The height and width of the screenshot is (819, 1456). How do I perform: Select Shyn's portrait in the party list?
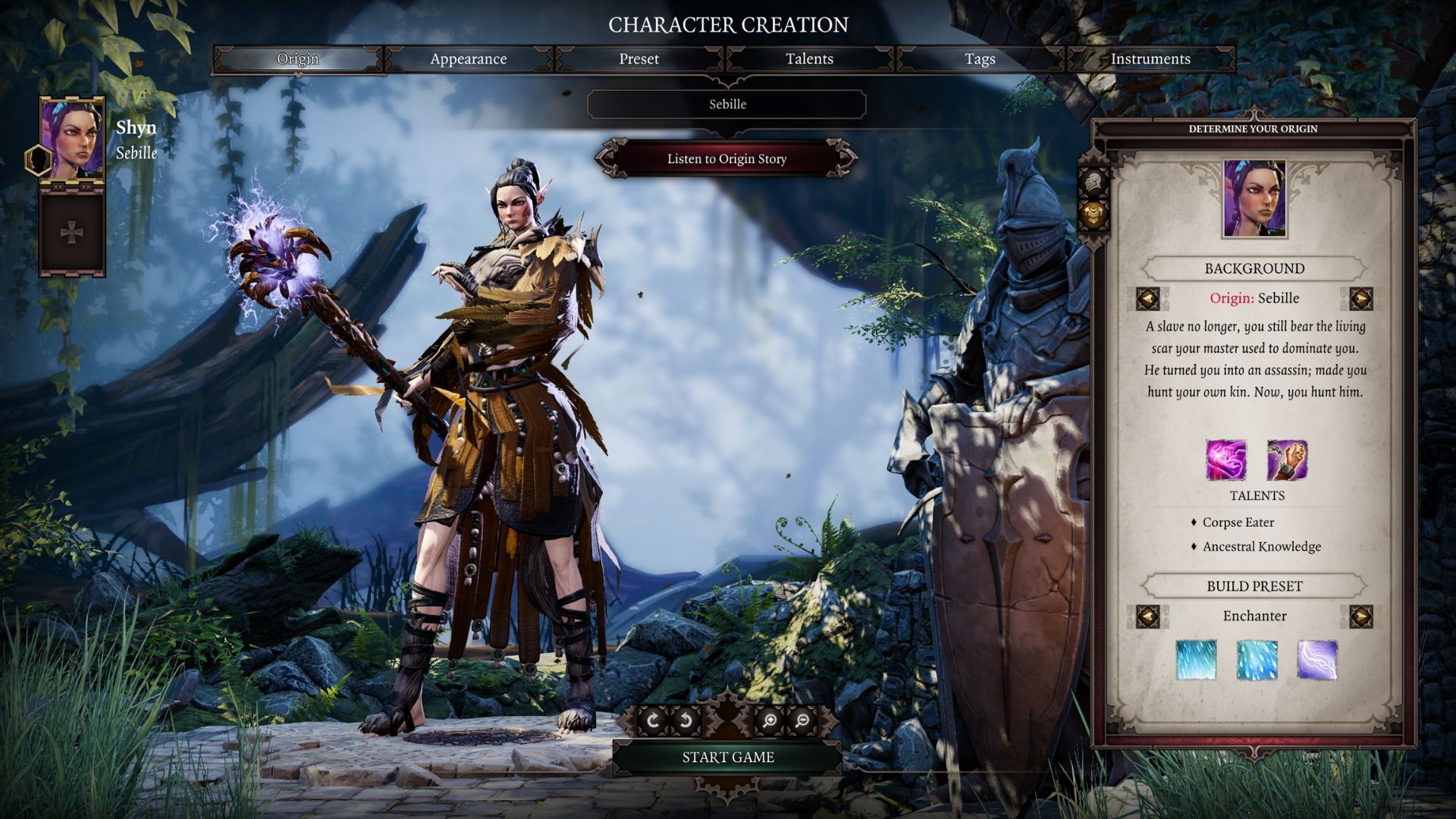[72, 139]
